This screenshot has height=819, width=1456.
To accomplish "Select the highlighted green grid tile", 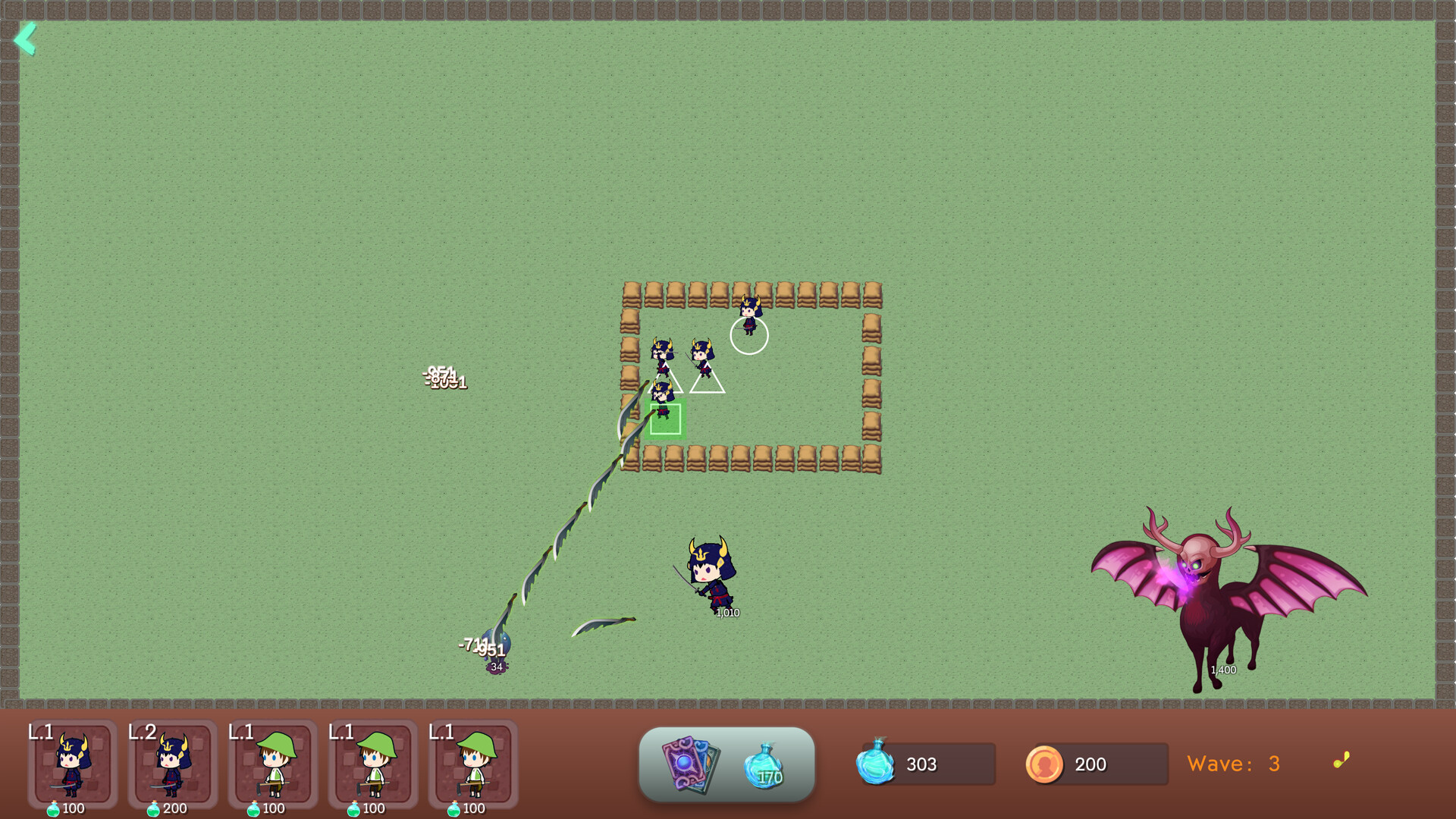I will tap(667, 419).
